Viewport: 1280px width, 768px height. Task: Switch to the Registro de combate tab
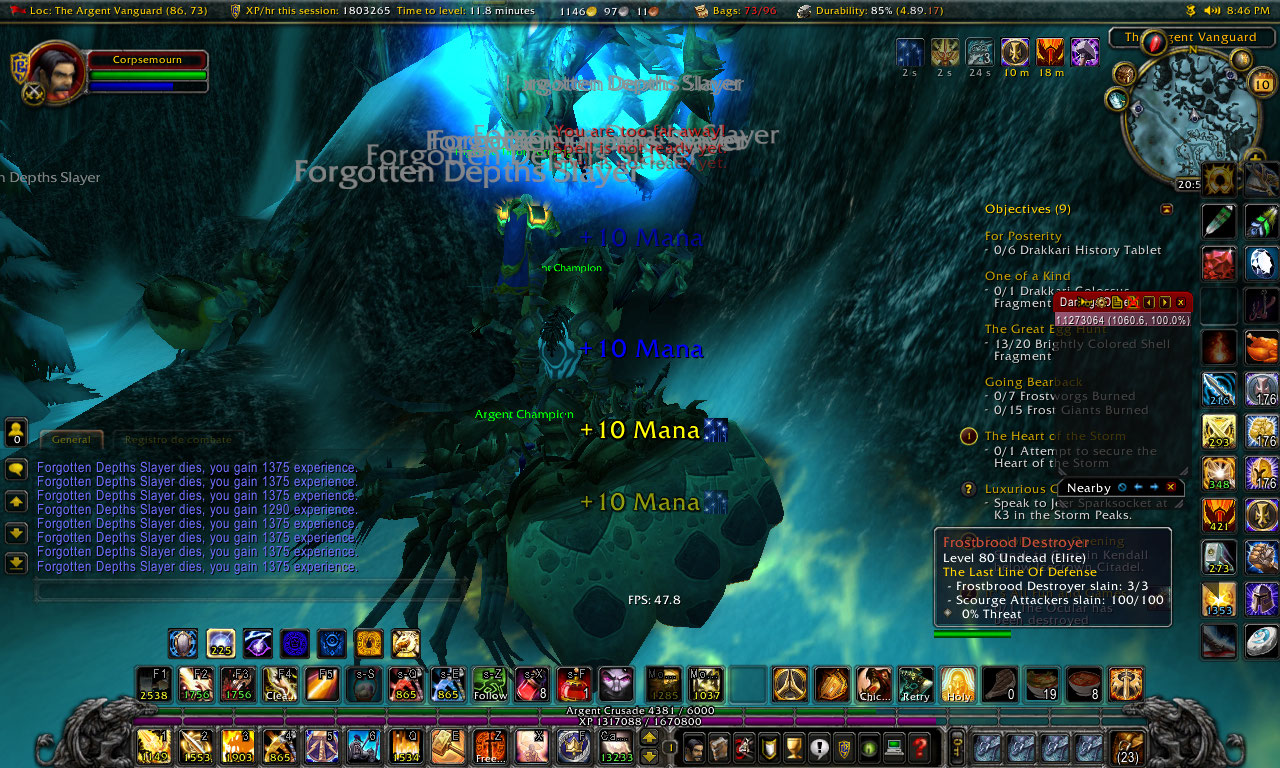178,439
